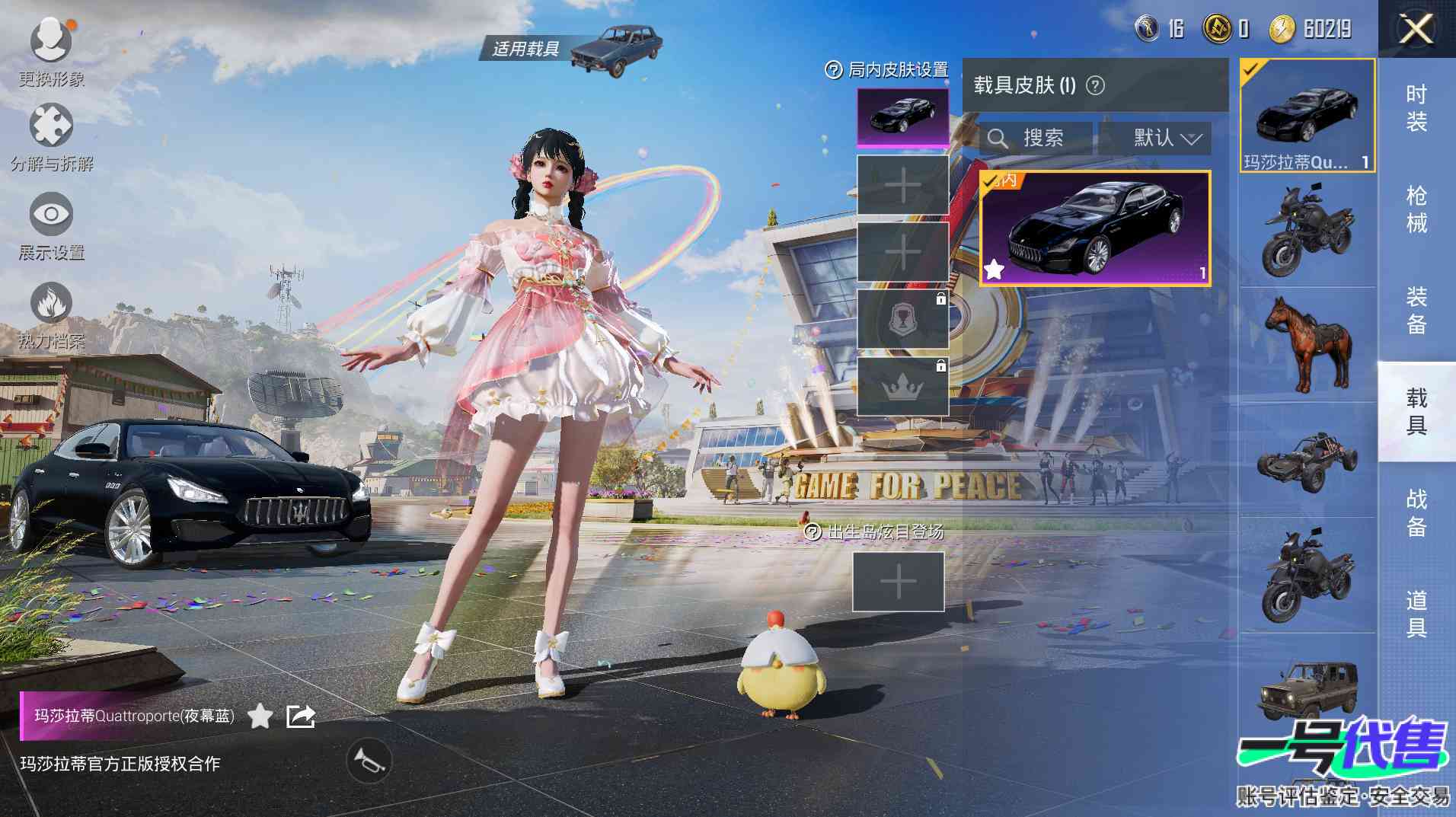Choose the green jeep in vehicle list
This screenshot has width=1456, height=817.
point(1307,689)
